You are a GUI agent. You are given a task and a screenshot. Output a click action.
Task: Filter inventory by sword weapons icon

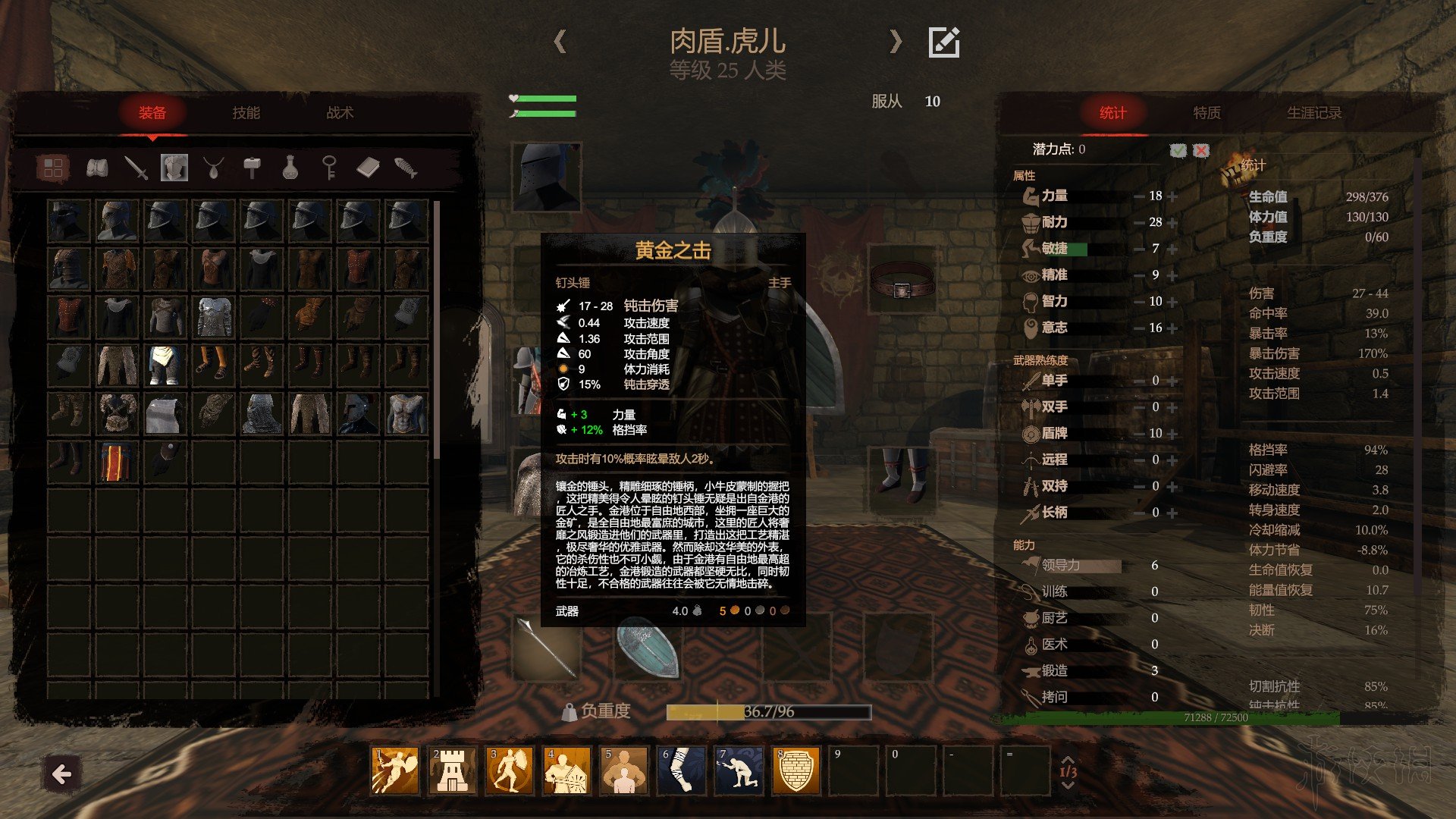point(136,168)
